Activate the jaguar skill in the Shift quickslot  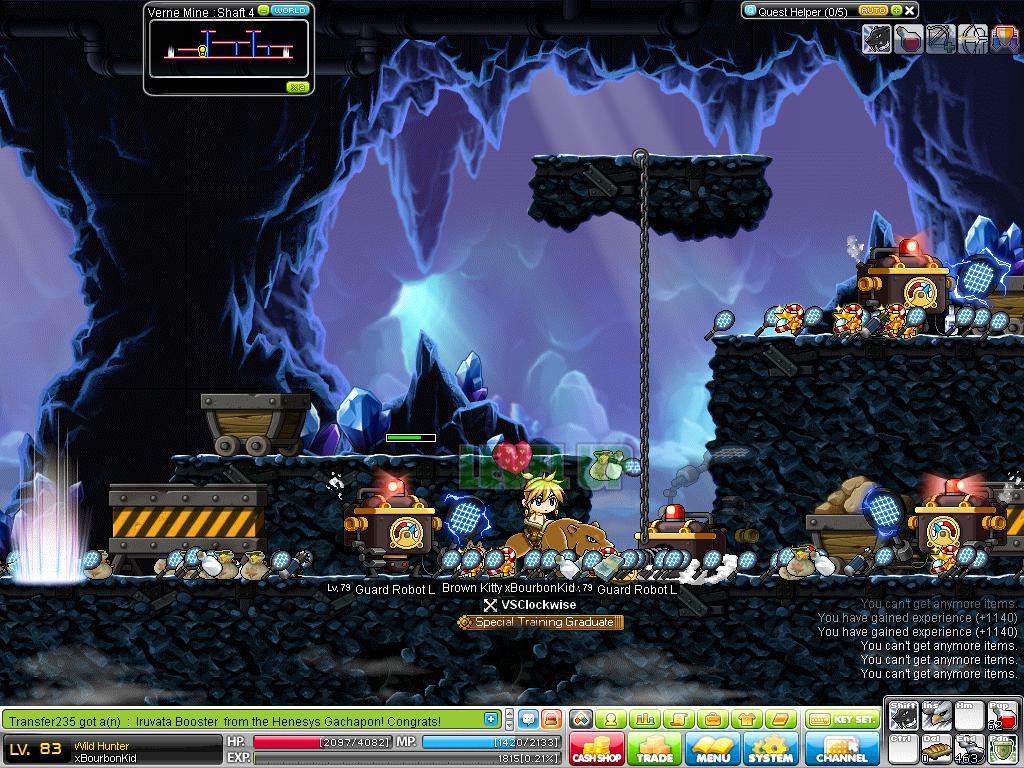[x=903, y=716]
